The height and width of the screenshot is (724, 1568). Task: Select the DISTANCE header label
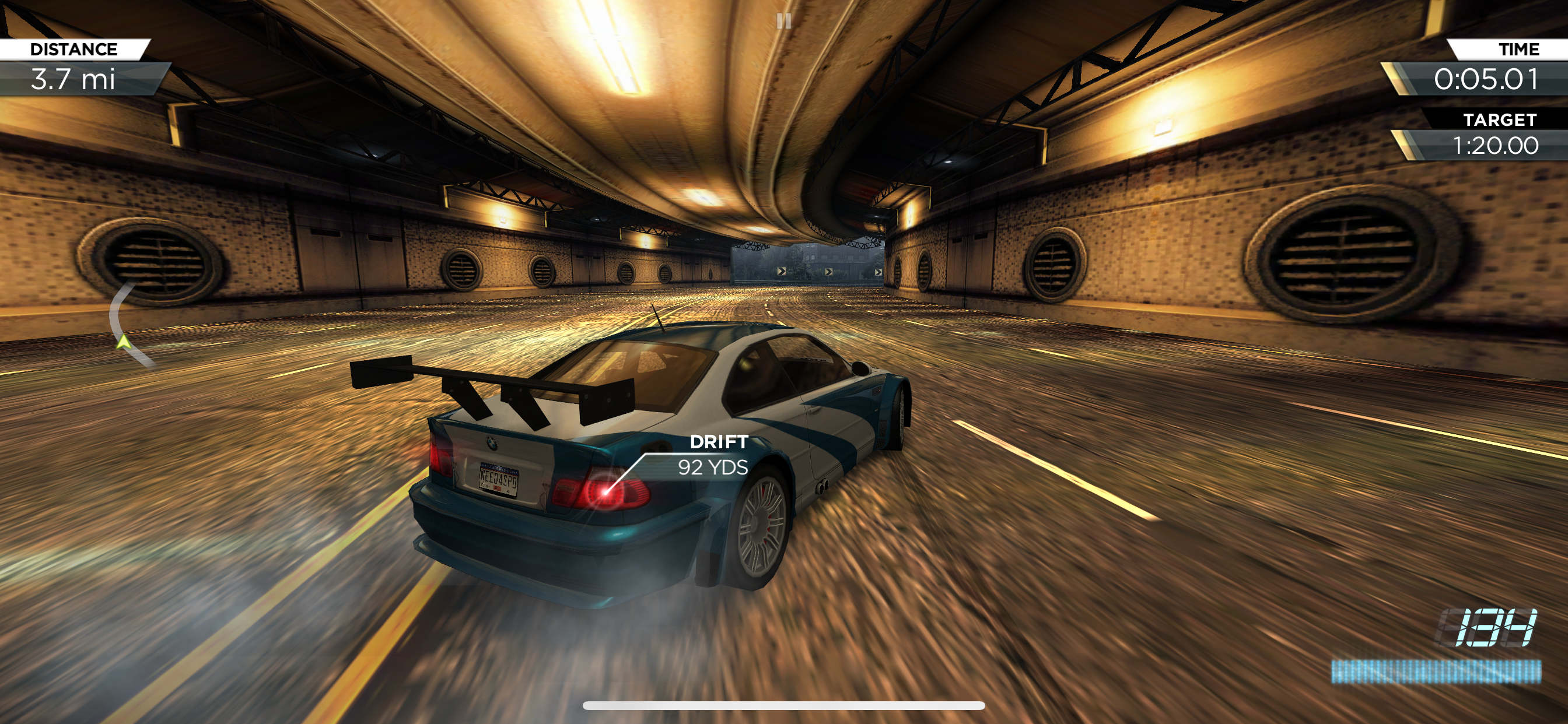74,48
